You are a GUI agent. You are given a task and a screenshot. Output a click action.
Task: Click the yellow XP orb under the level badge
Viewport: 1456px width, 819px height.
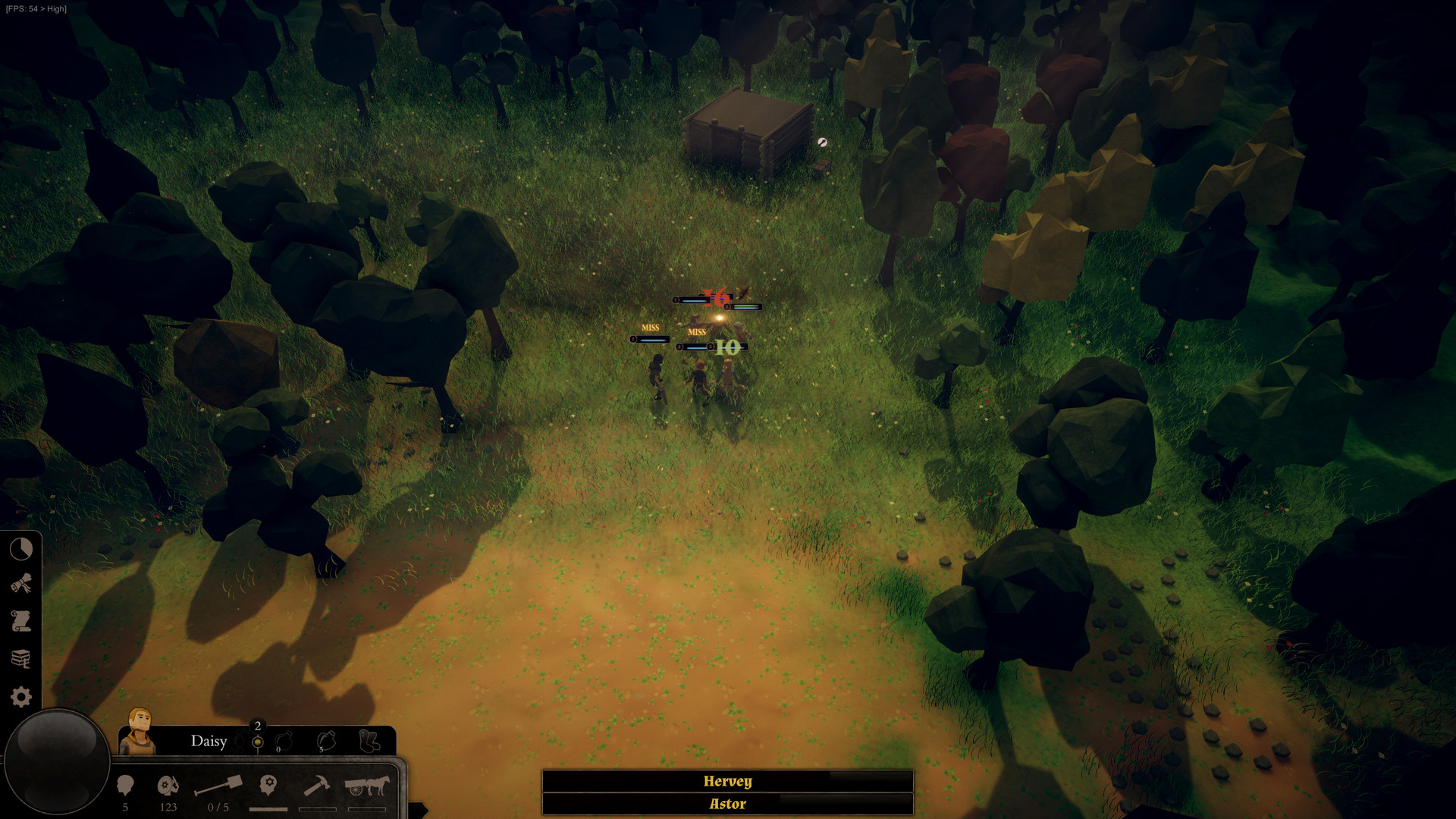click(258, 743)
